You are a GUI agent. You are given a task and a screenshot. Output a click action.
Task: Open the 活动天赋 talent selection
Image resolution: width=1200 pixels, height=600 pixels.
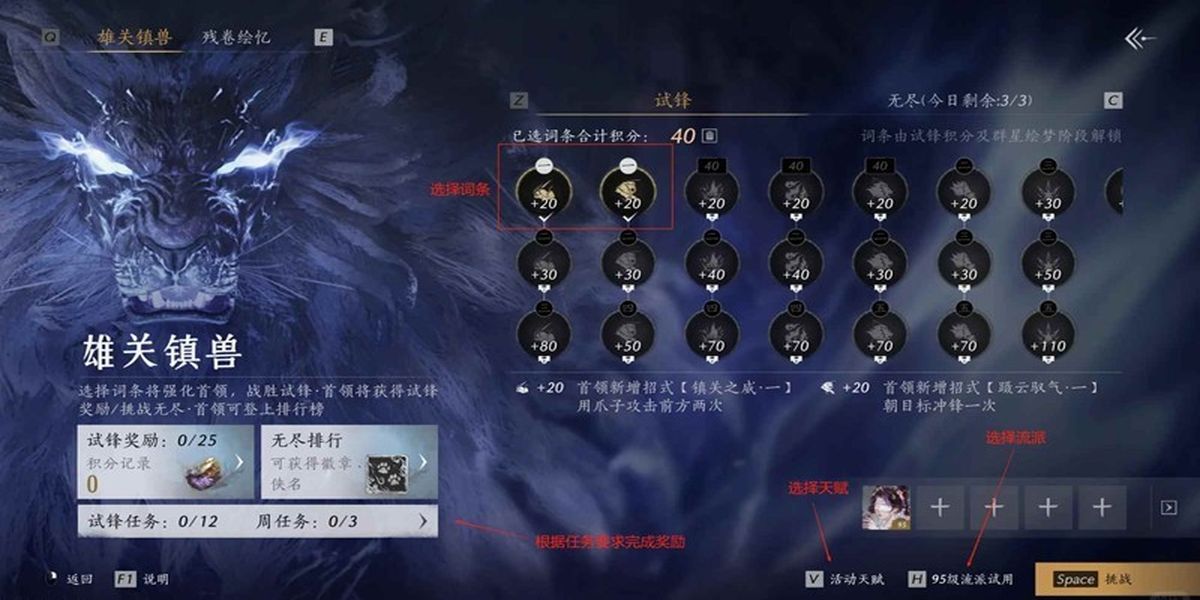pos(846,579)
